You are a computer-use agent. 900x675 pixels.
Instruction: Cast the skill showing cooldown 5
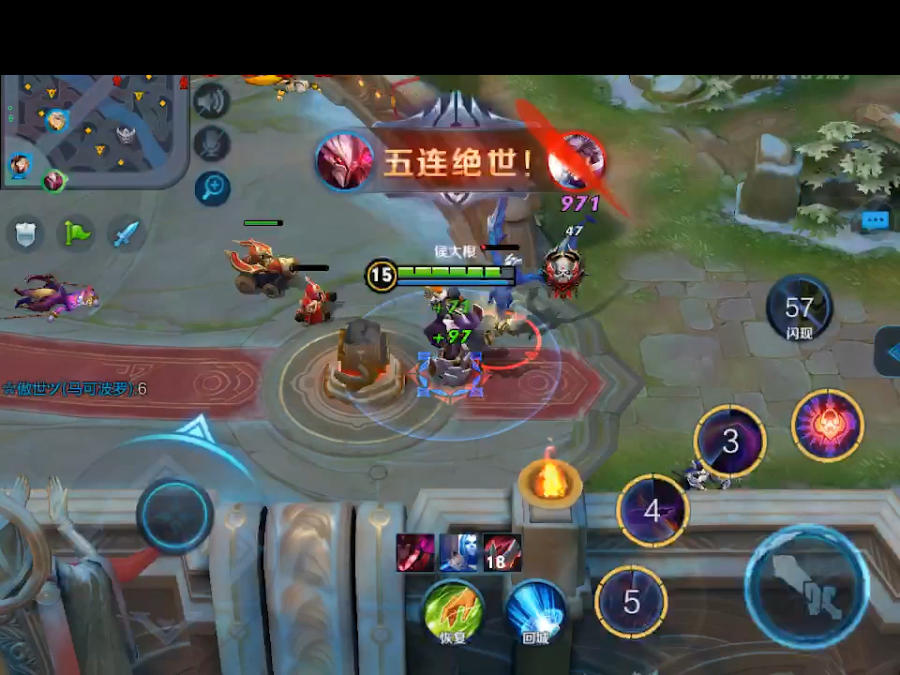coord(631,601)
